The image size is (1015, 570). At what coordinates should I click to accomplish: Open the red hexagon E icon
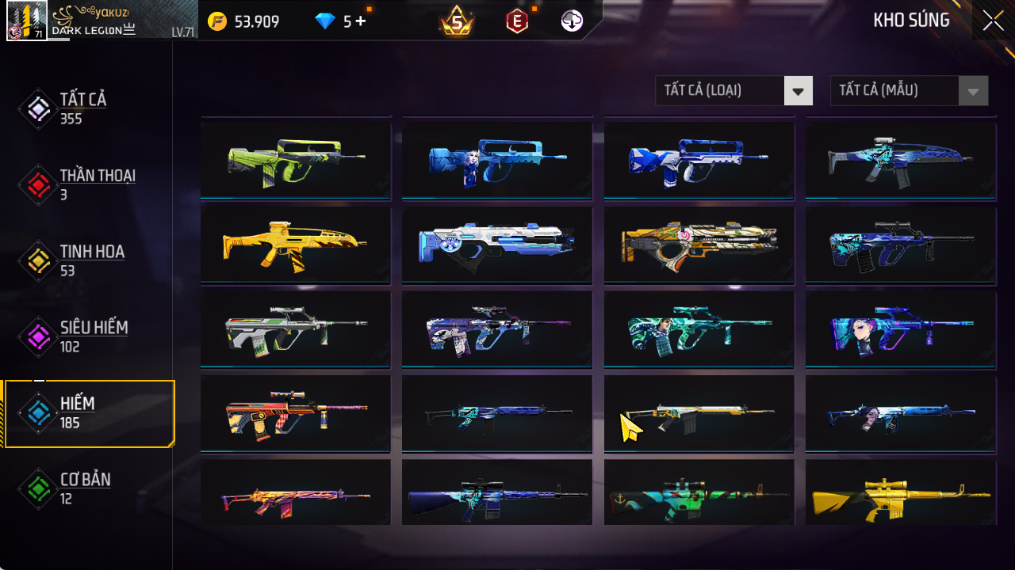(516, 21)
